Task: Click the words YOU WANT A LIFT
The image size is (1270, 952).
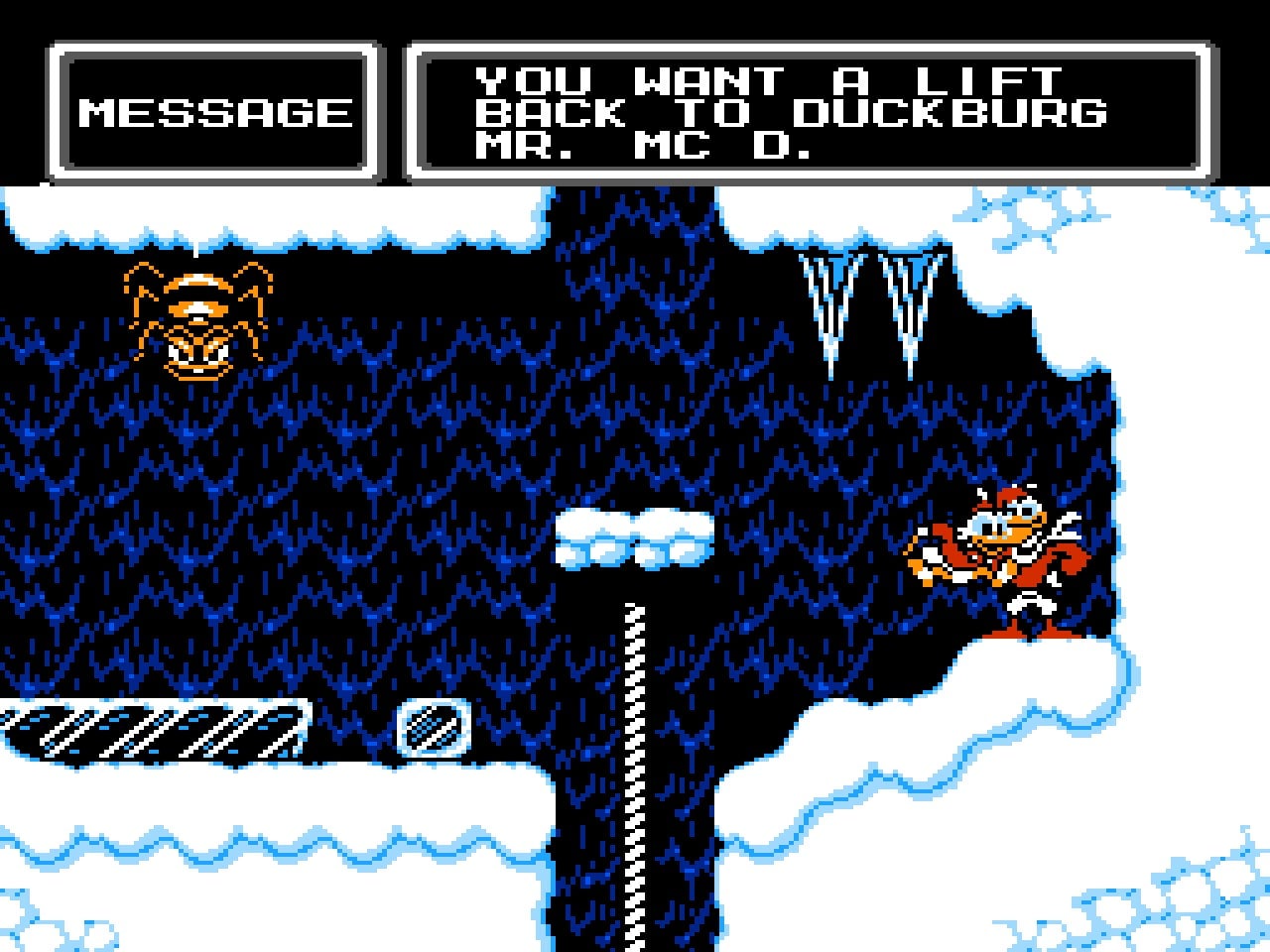Action: 769,77
